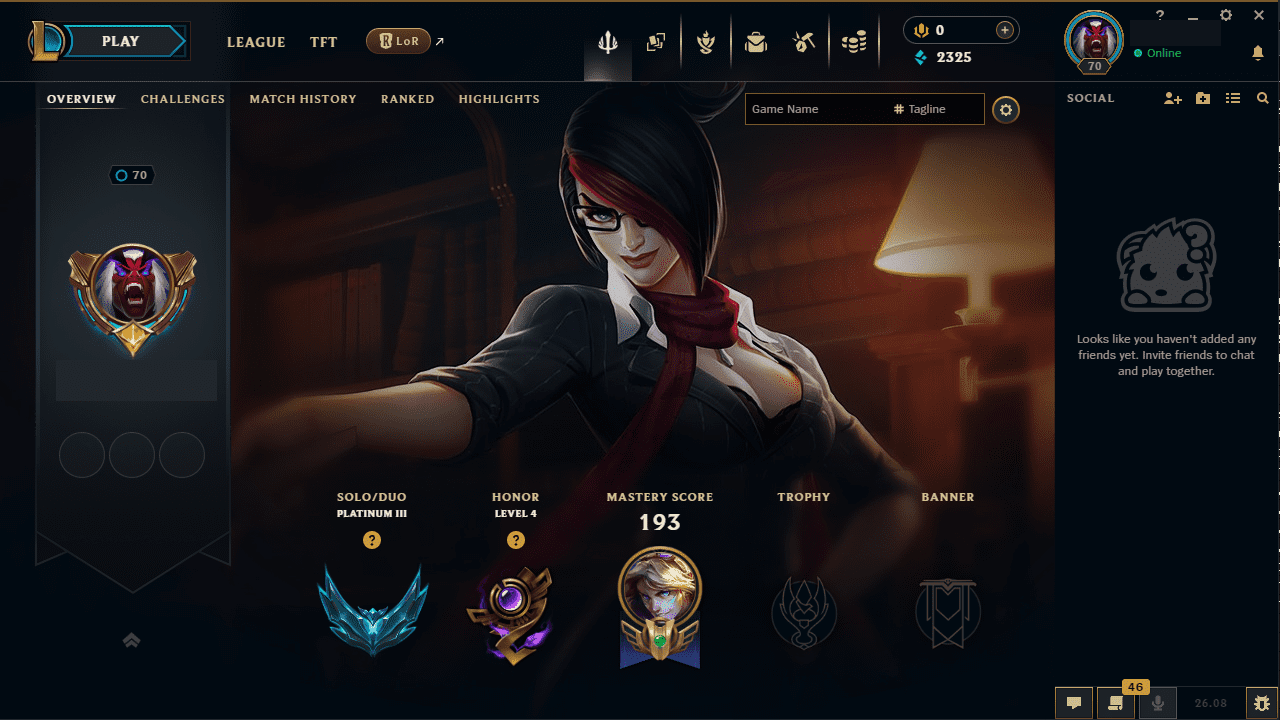
Task: Switch to the Match History tab
Action: 303,99
